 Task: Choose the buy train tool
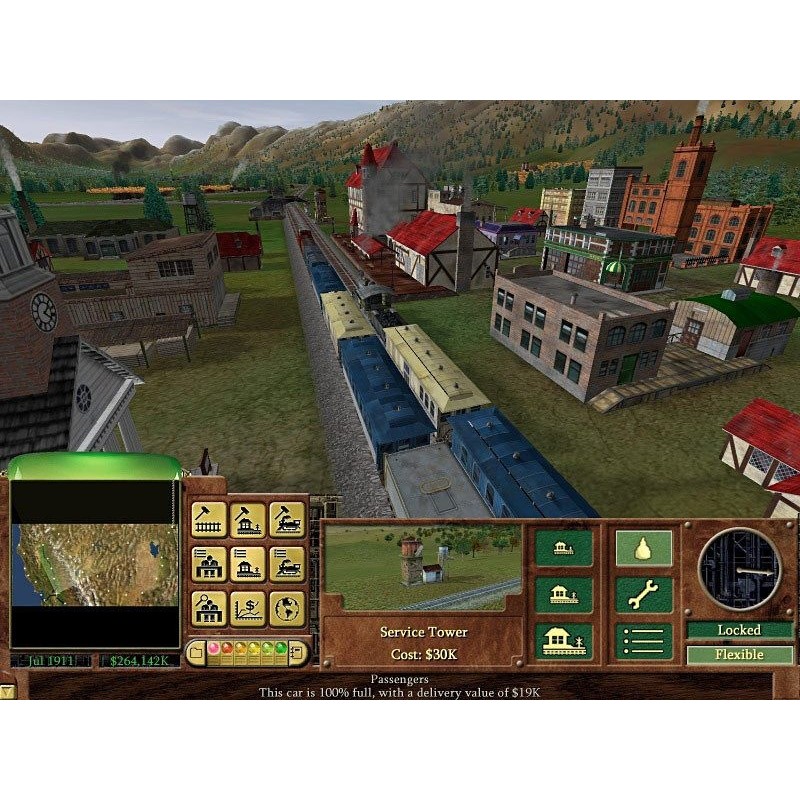tap(286, 519)
